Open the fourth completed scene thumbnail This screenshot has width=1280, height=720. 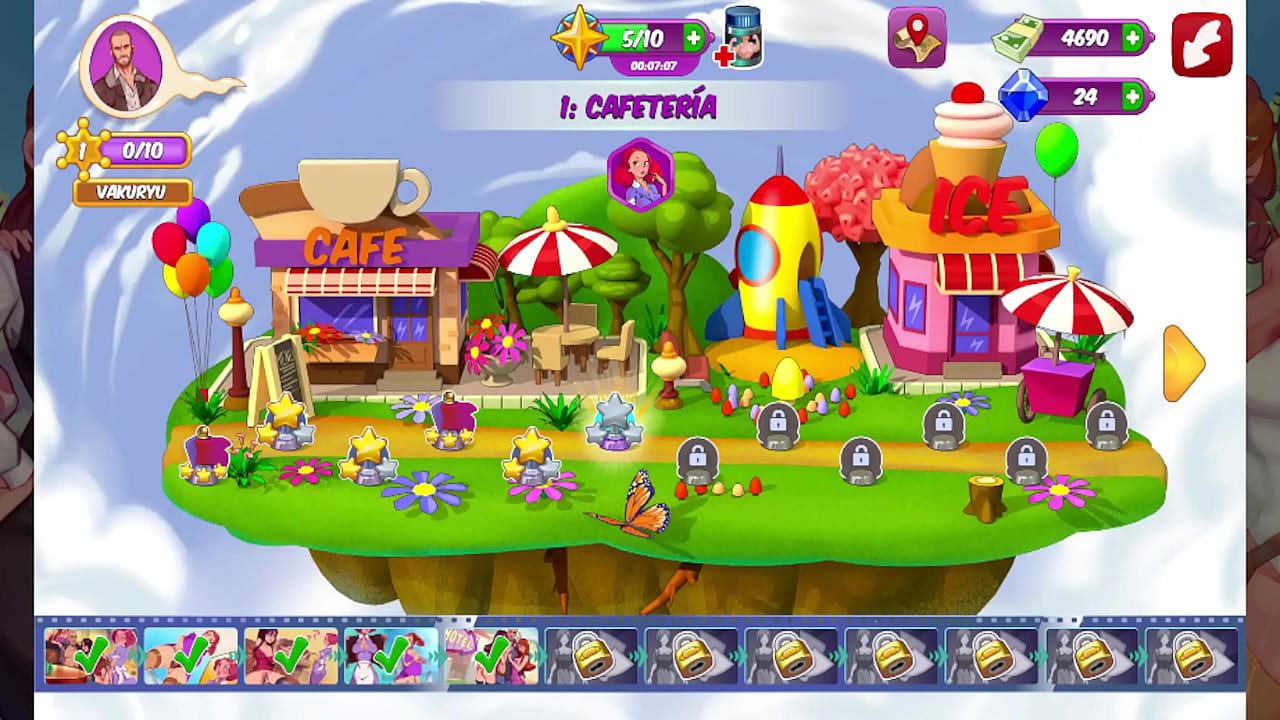(x=391, y=656)
